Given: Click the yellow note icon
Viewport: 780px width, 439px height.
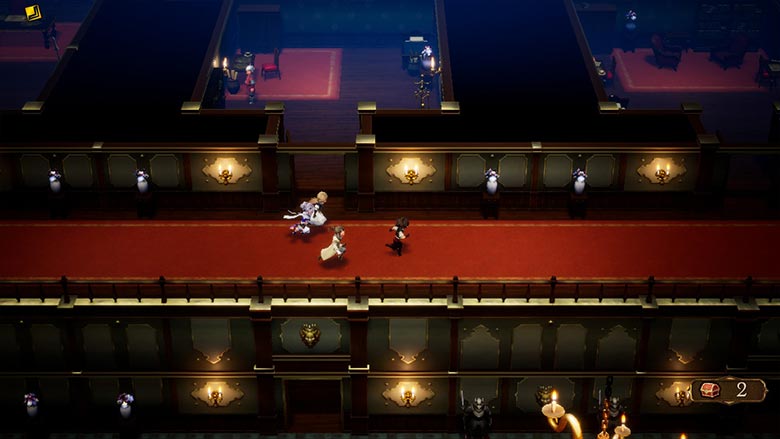Looking at the screenshot, I should [x=33, y=13].
